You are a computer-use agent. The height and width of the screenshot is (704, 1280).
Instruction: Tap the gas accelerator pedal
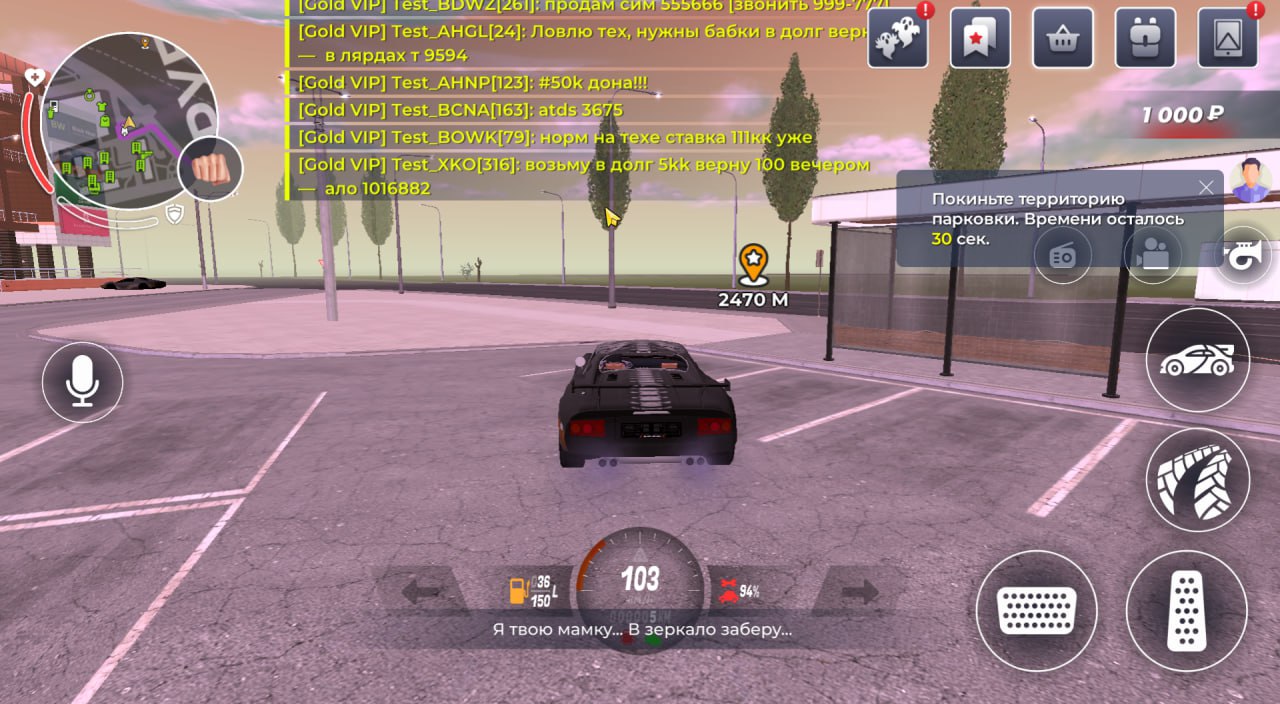coord(1187,610)
